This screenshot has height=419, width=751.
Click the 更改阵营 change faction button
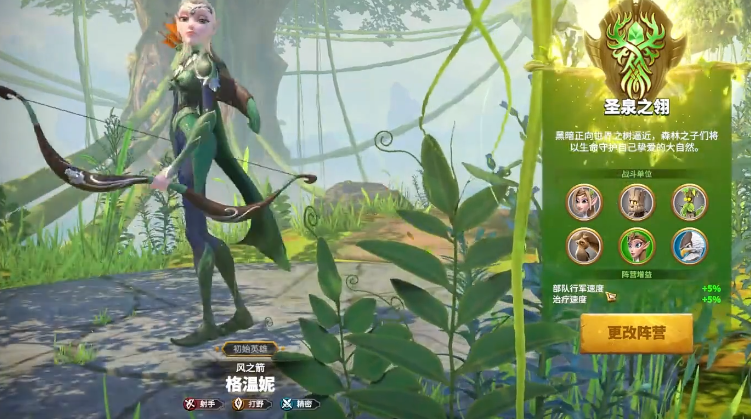pos(636,333)
